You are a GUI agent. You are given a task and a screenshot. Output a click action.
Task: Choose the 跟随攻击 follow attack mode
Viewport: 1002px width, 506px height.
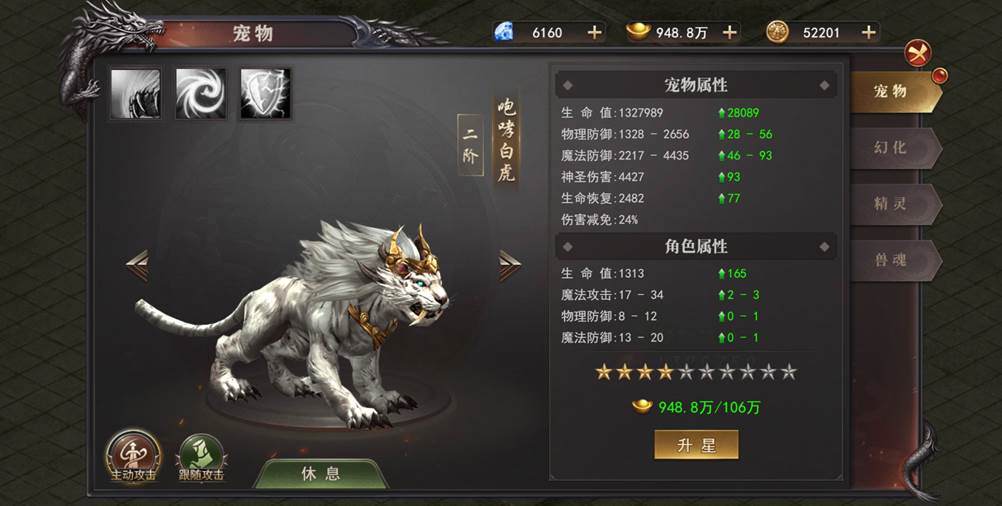pos(200,457)
